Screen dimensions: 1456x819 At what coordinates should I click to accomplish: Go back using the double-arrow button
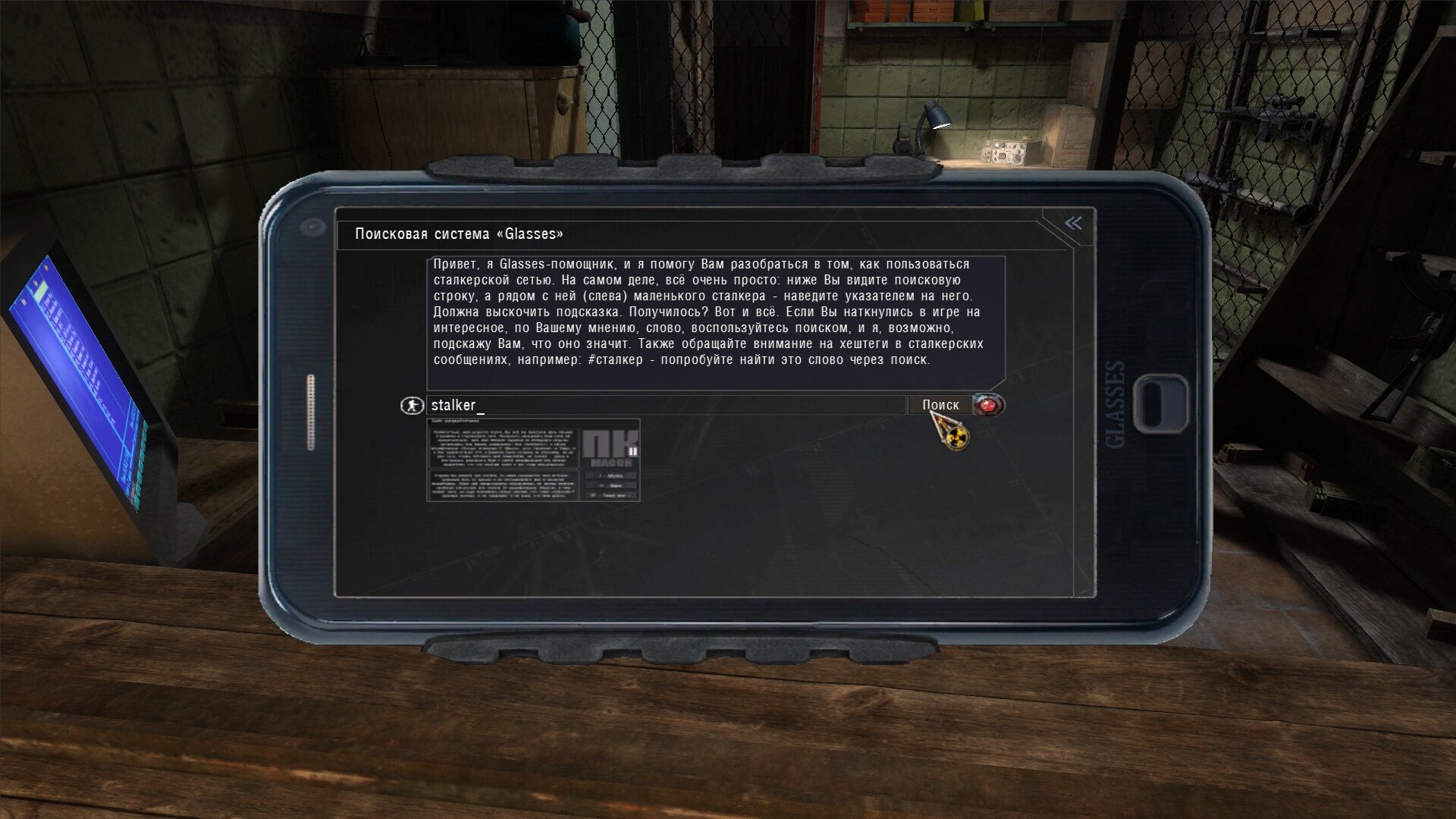[x=1073, y=223]
